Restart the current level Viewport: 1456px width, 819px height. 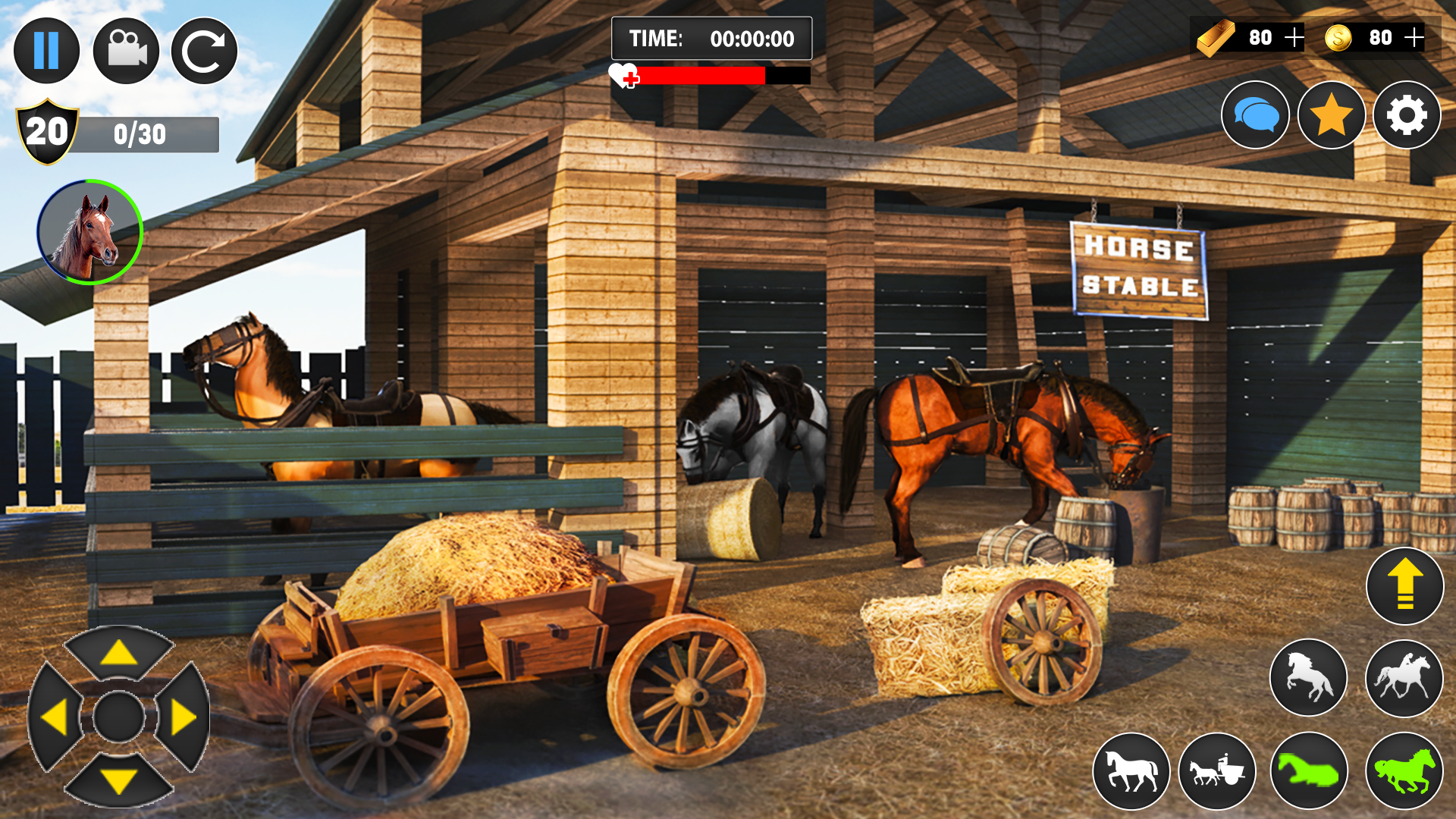pos(203,51)
